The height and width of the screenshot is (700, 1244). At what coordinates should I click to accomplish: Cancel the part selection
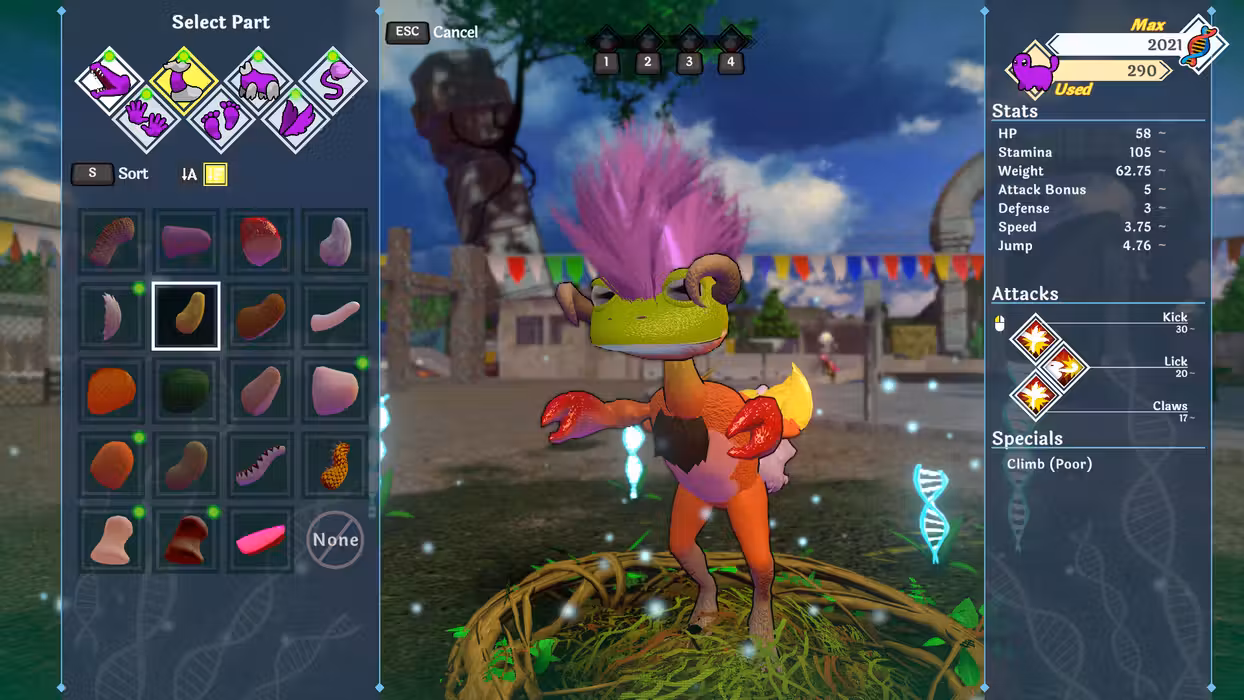433,32
